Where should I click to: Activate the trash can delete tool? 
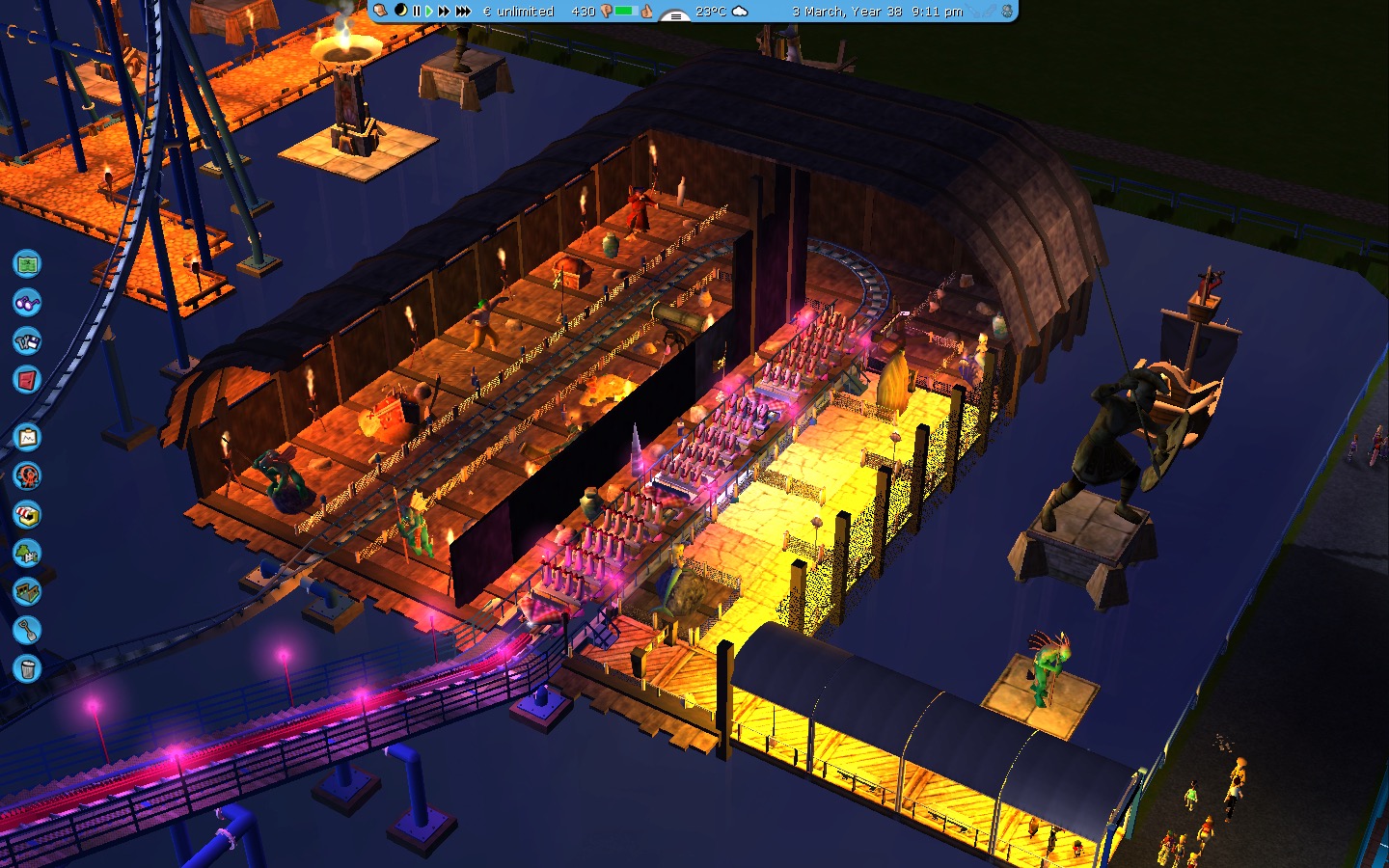[27, 668]
